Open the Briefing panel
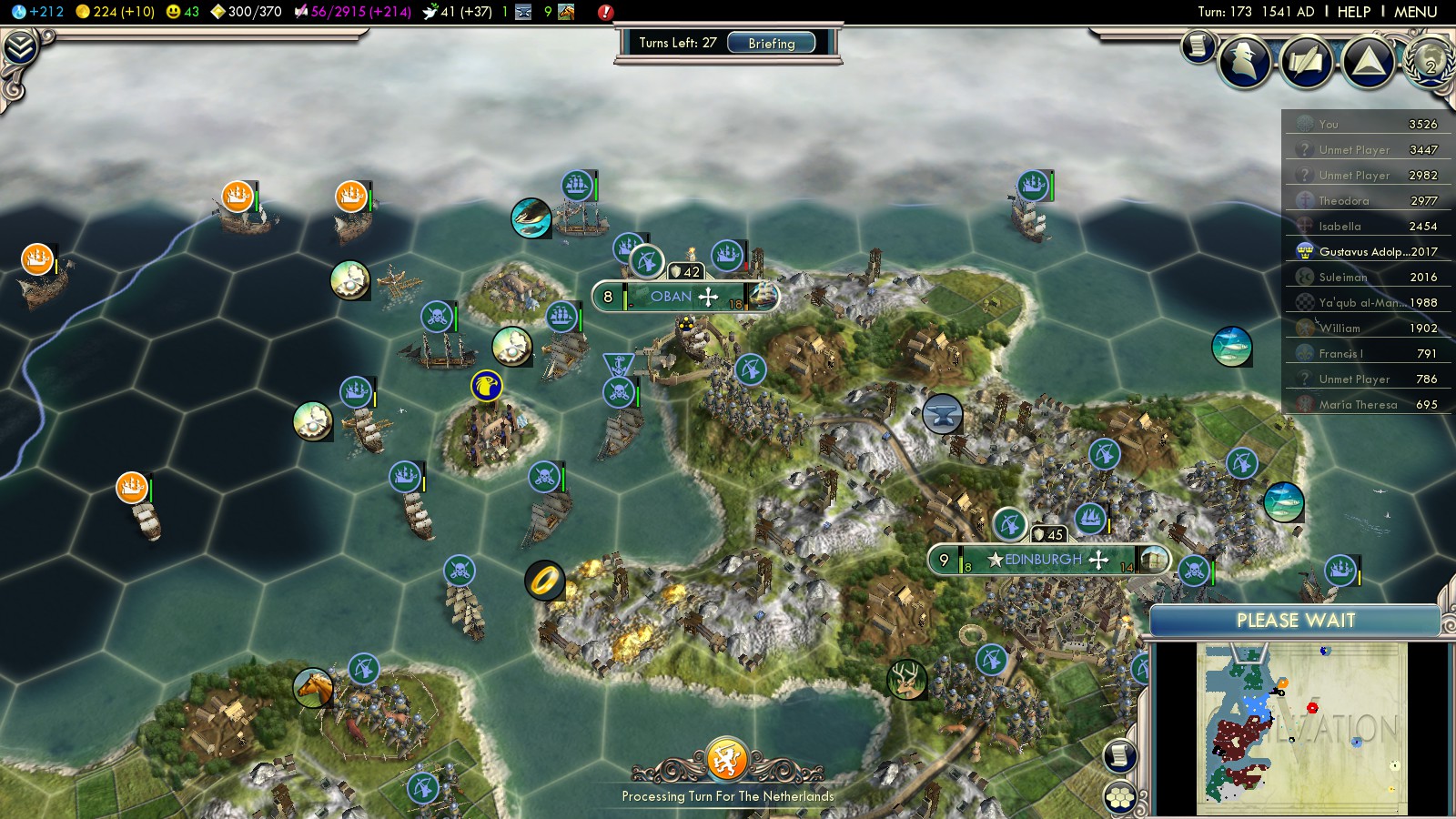Viewport: 1456px width, 819px height. pyautogui.click(x=771, y=43)
